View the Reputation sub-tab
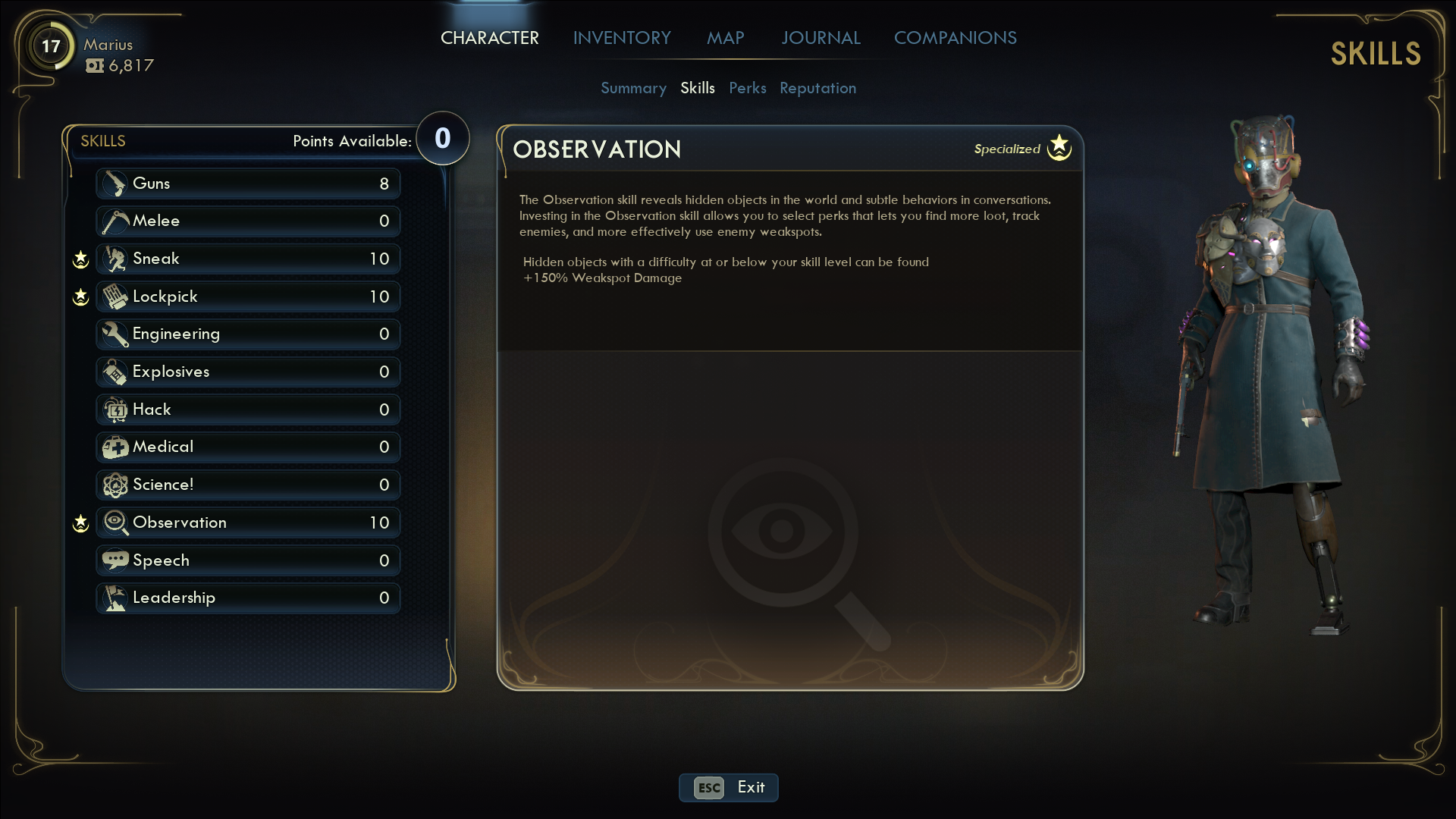This screenshot has width=1456, height=819. tap(817, 88)
